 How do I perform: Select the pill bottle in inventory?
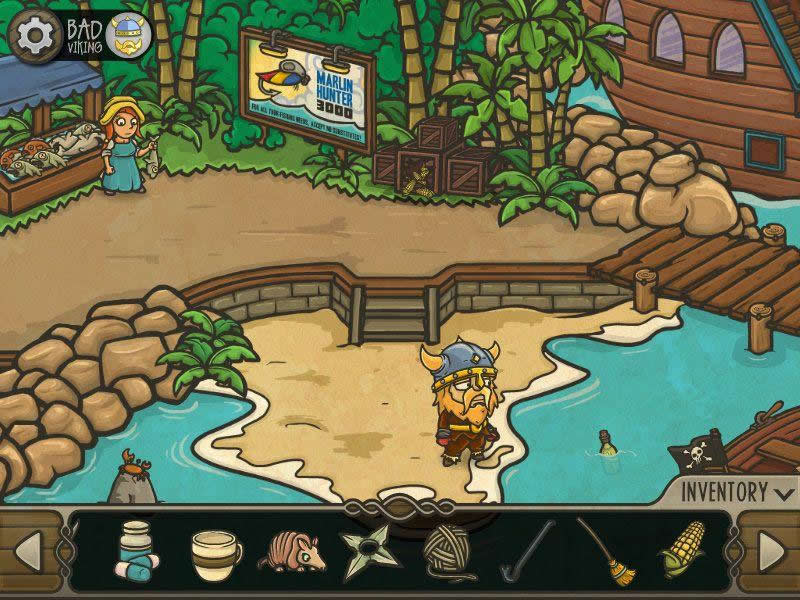click(x=131, y=551)
